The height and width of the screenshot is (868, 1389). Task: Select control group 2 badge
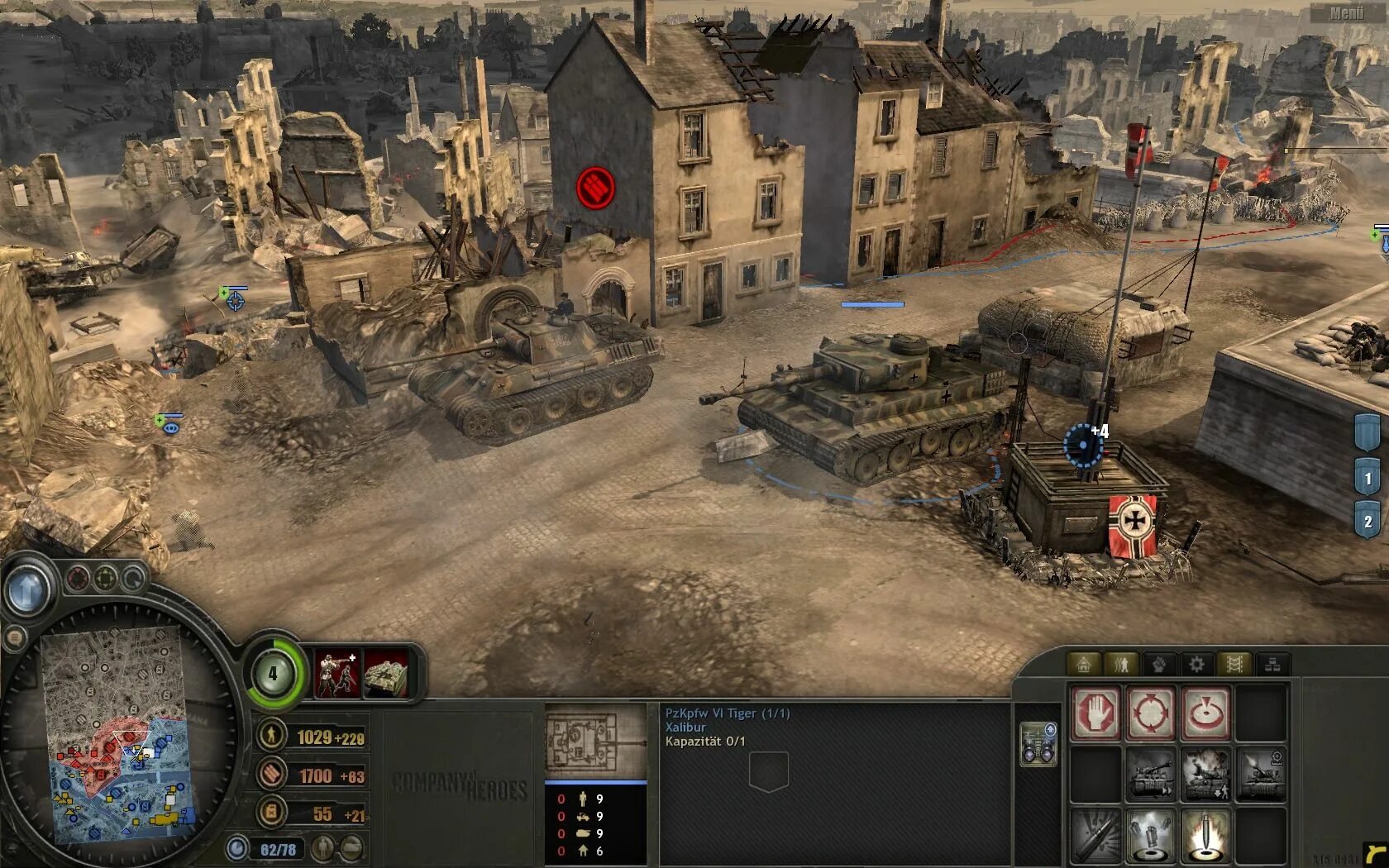click(x=1368, y=521)
